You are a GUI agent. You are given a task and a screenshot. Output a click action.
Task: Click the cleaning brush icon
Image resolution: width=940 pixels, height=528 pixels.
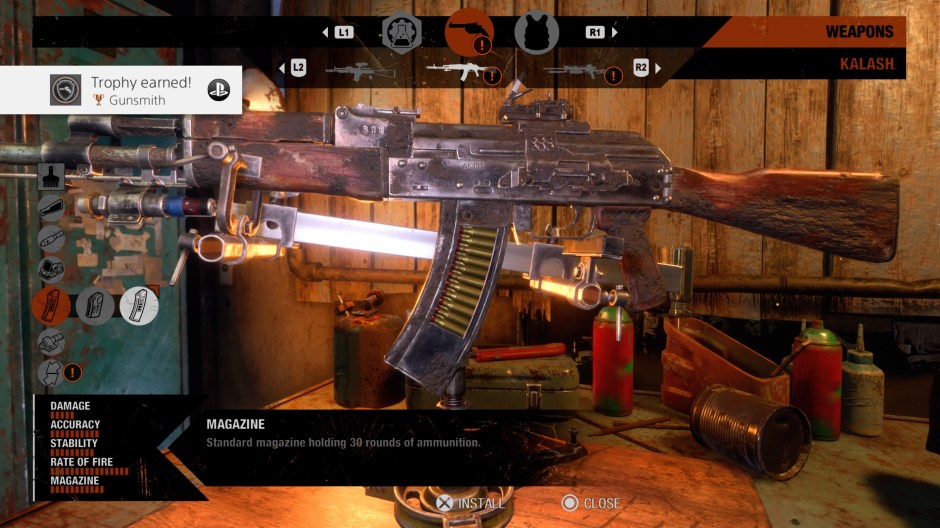(x=51, y=178)
